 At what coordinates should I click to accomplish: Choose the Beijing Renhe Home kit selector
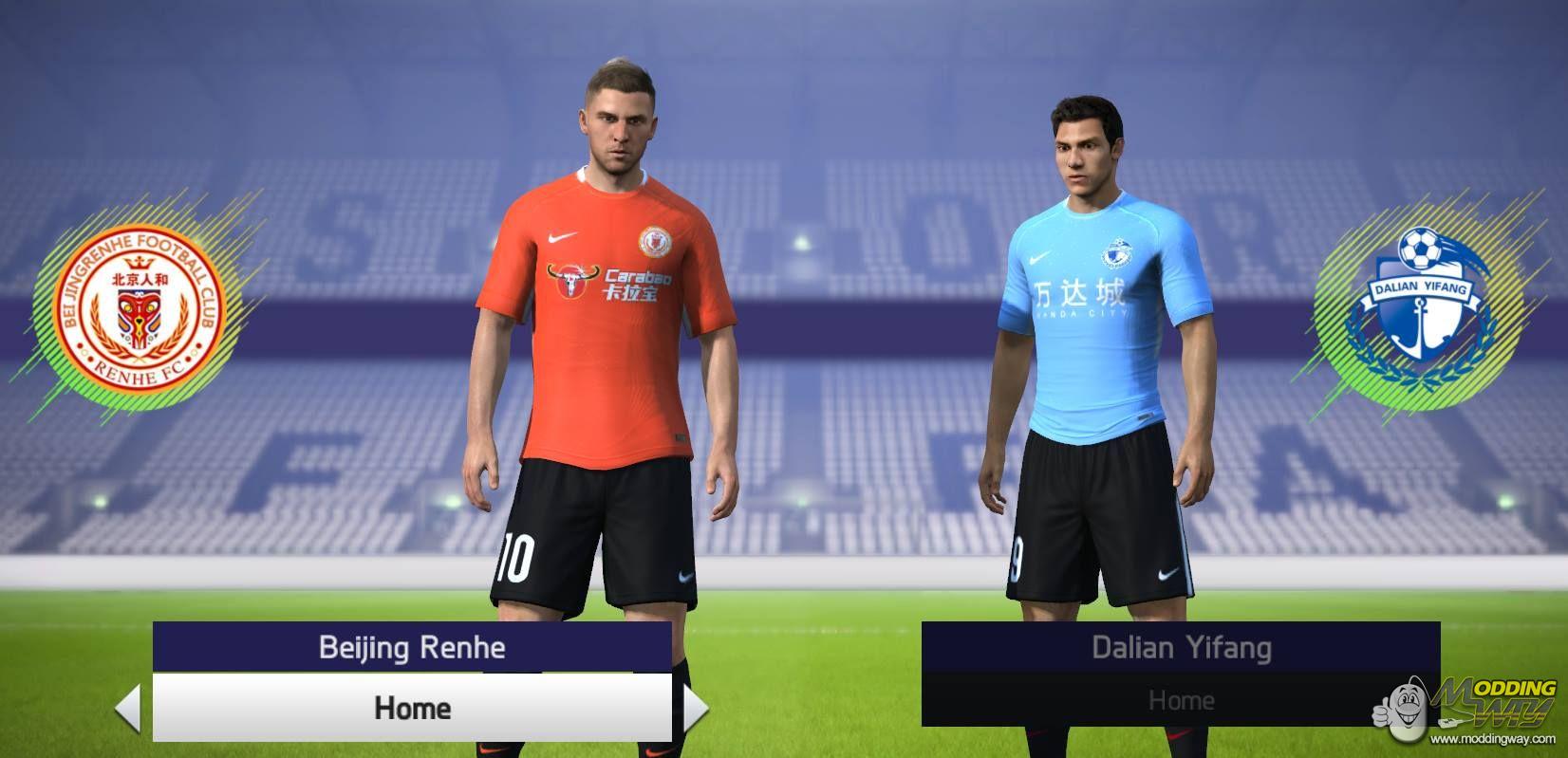pos(412,708)
